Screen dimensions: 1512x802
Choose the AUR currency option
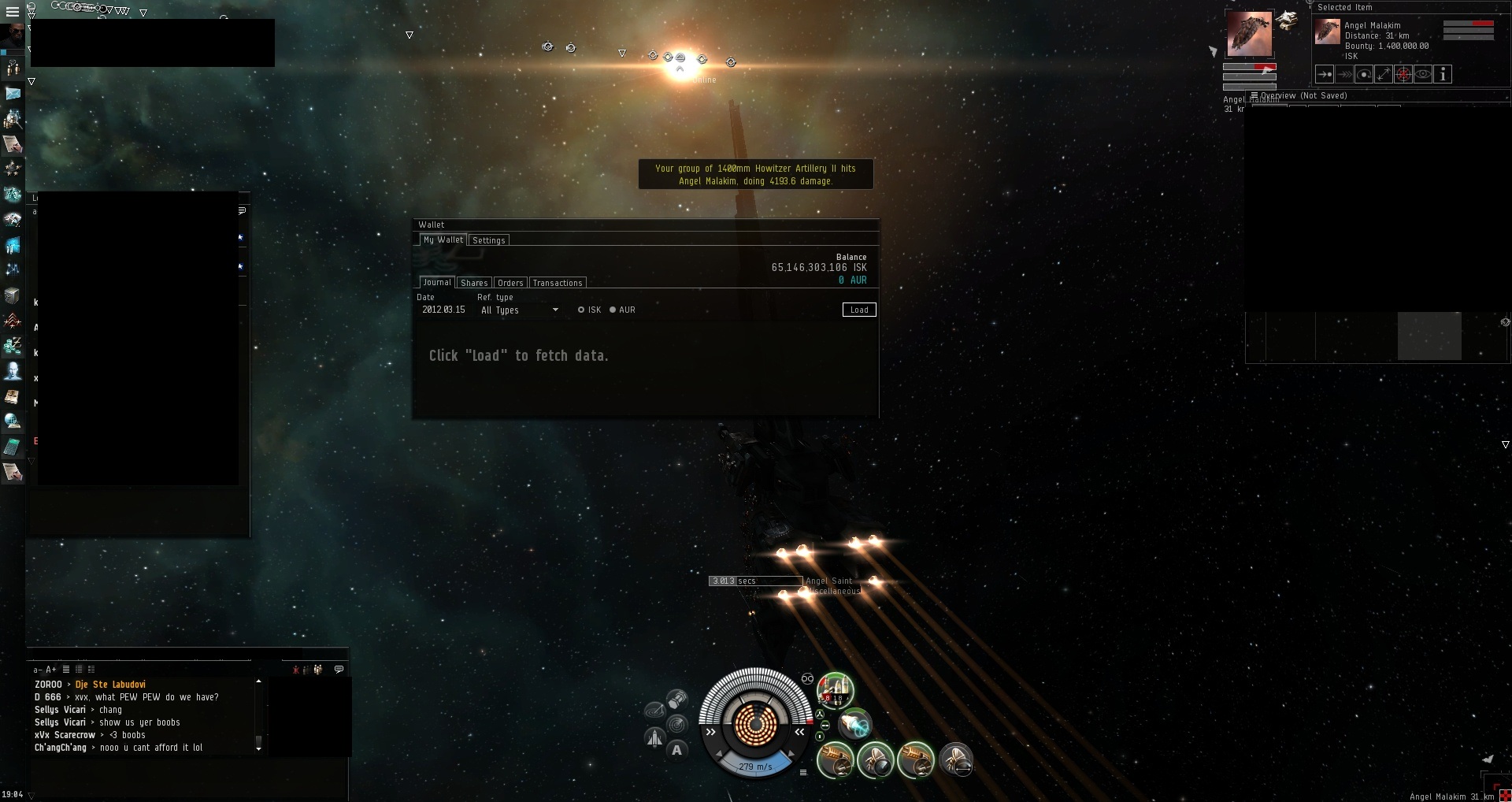pyautogui.click(x=613, y=310)
